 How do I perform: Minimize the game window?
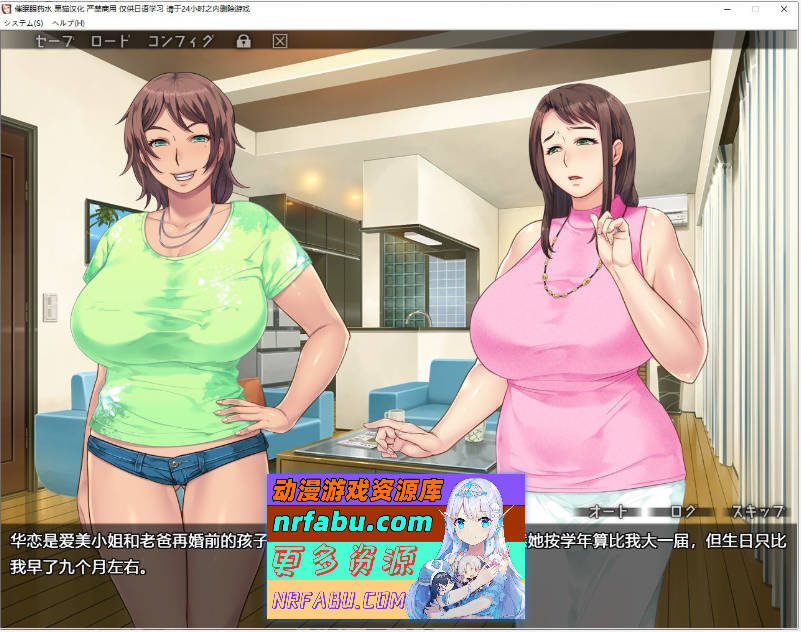click(726, 8)
